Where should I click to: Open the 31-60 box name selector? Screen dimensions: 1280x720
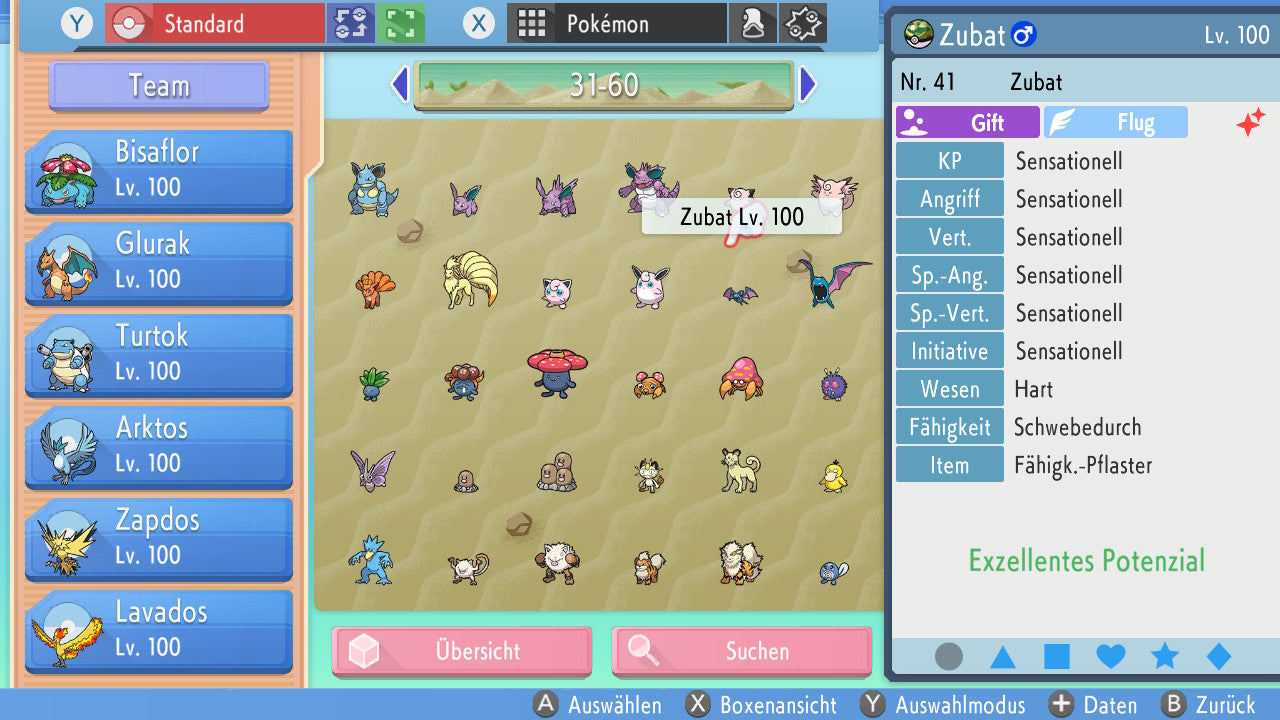point(603,84)
